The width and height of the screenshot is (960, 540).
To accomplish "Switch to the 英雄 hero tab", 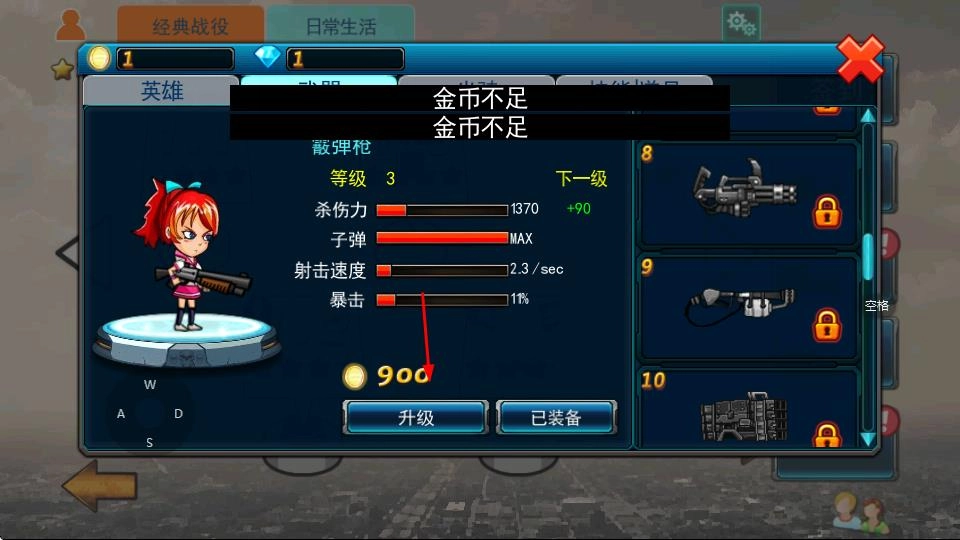I will click(161, 91).
